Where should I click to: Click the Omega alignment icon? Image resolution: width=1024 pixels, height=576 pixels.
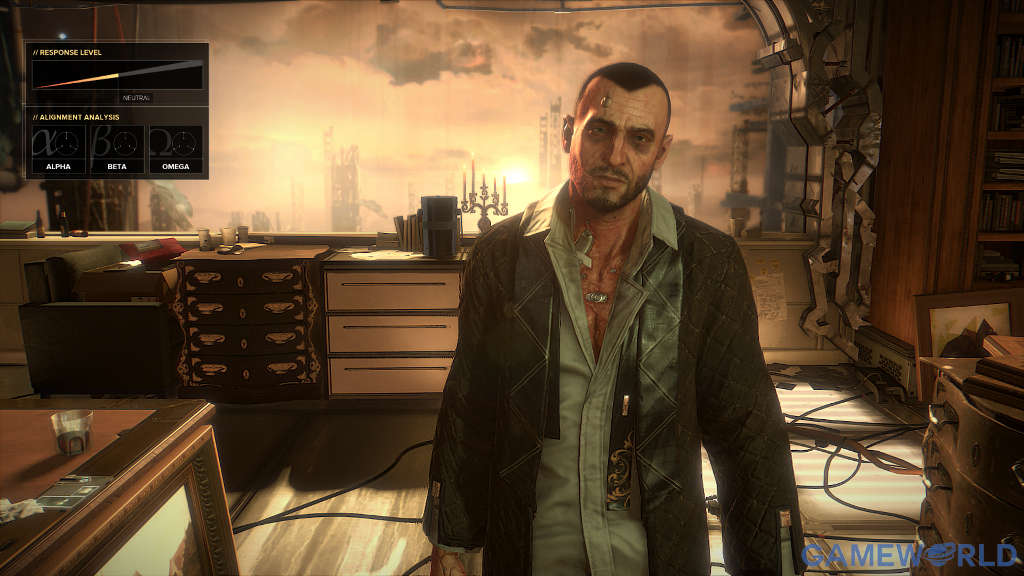175,147
